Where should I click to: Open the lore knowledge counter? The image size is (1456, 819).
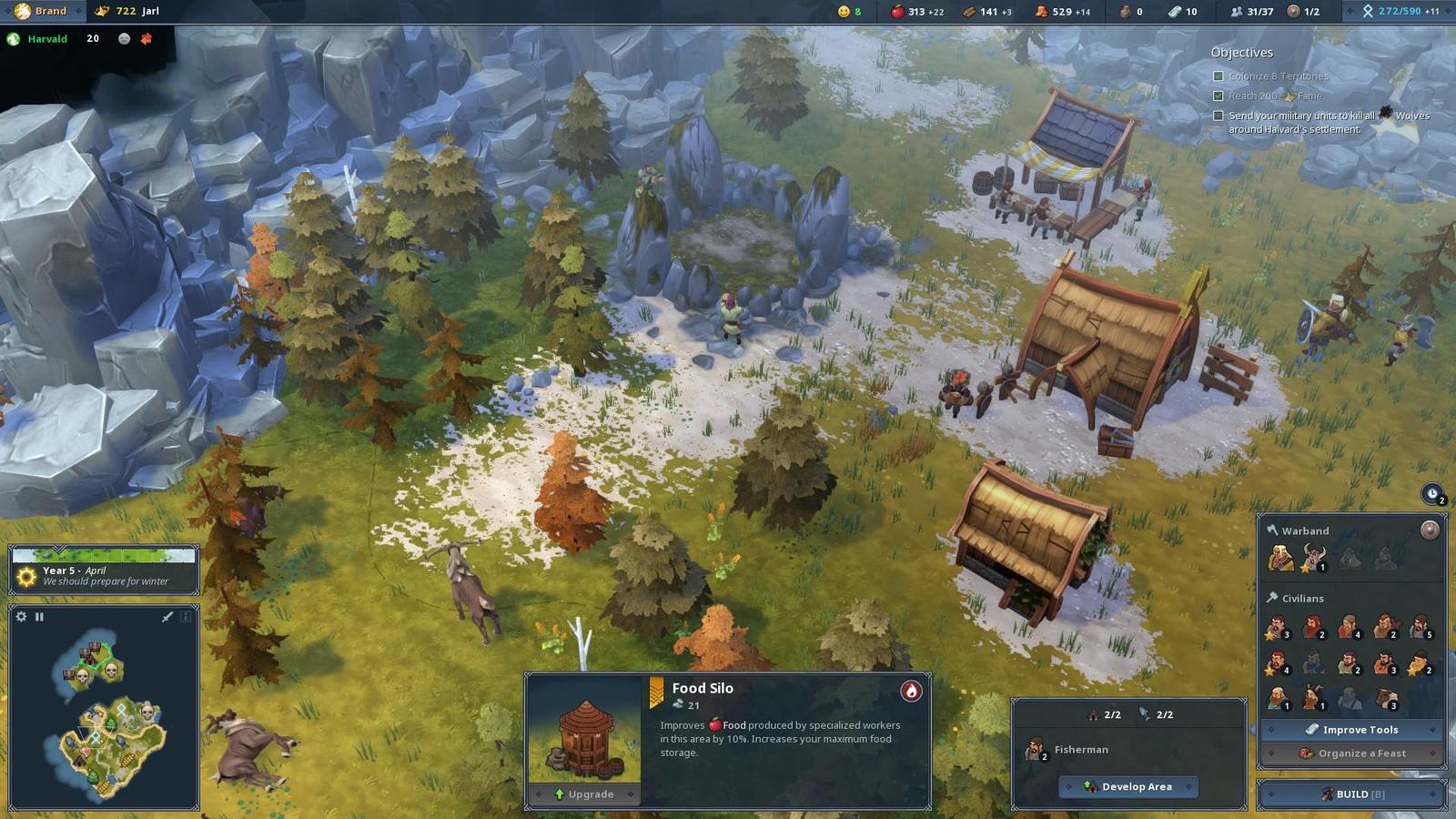pos(1399,11)
